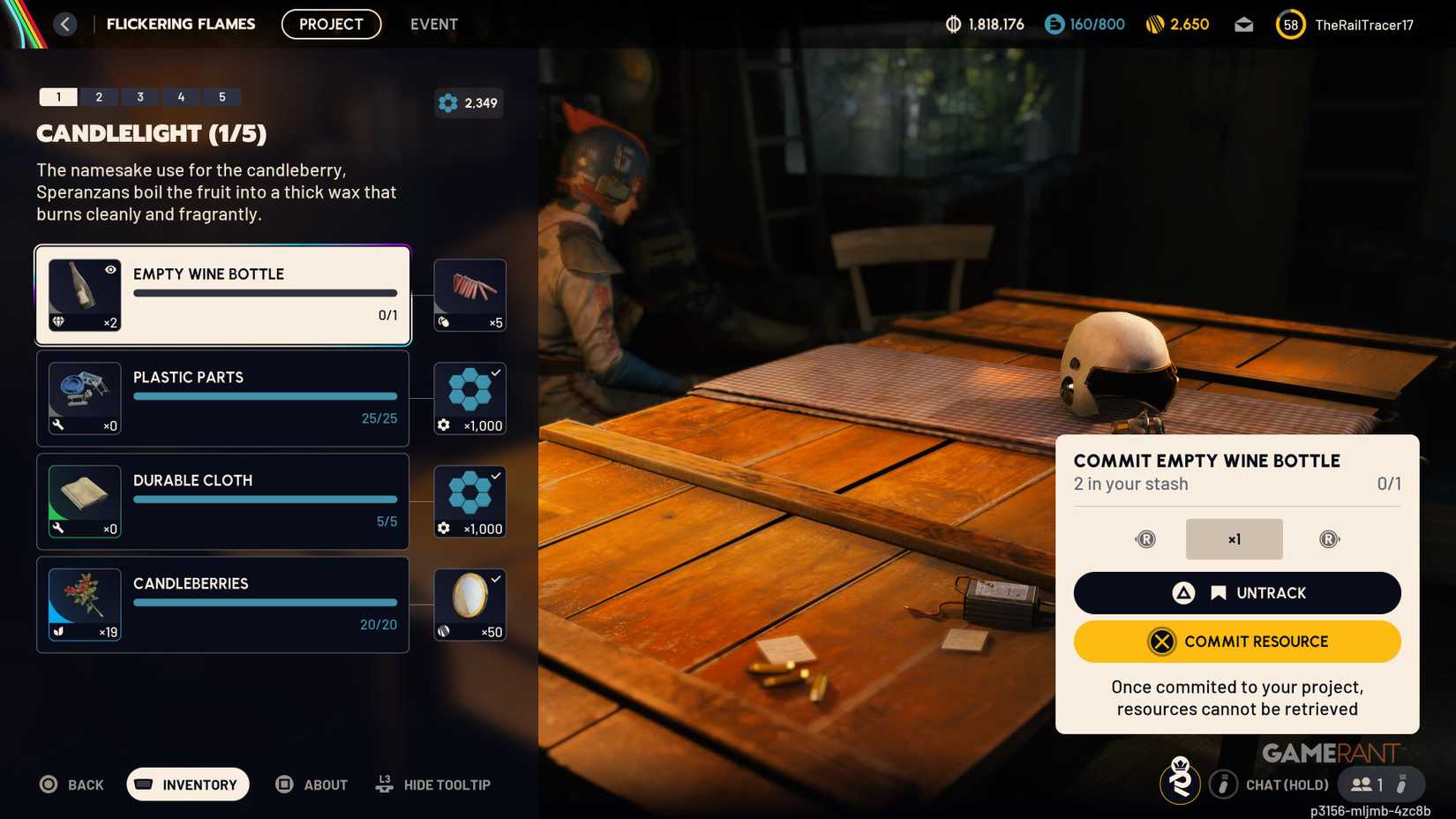This screenshot has height=819, width=1456.
Task: Click the blue energy icon showing 160/800
Action: point(1055,24)
